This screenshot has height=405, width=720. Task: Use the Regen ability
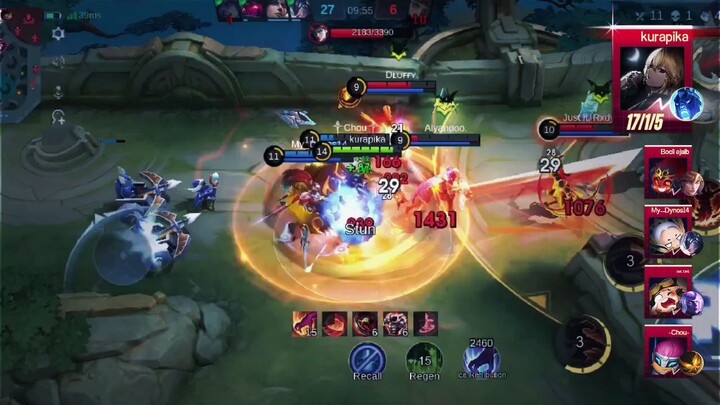tap(424, 358)
